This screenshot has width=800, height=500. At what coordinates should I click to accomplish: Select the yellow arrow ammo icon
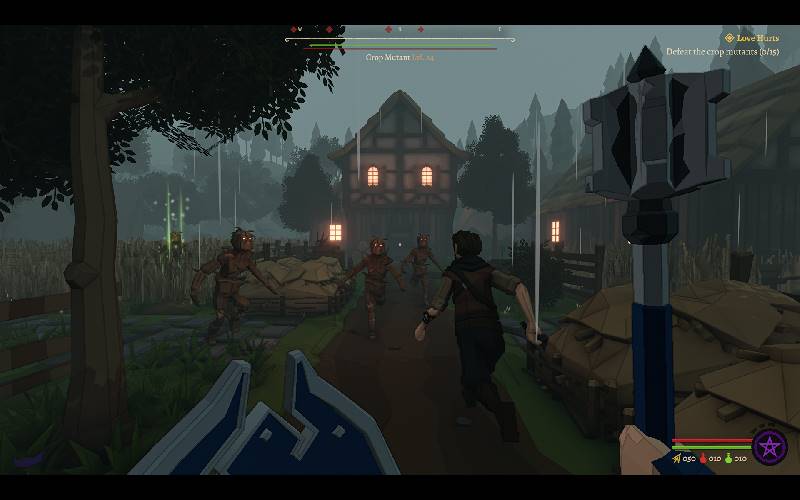point(677,459)
